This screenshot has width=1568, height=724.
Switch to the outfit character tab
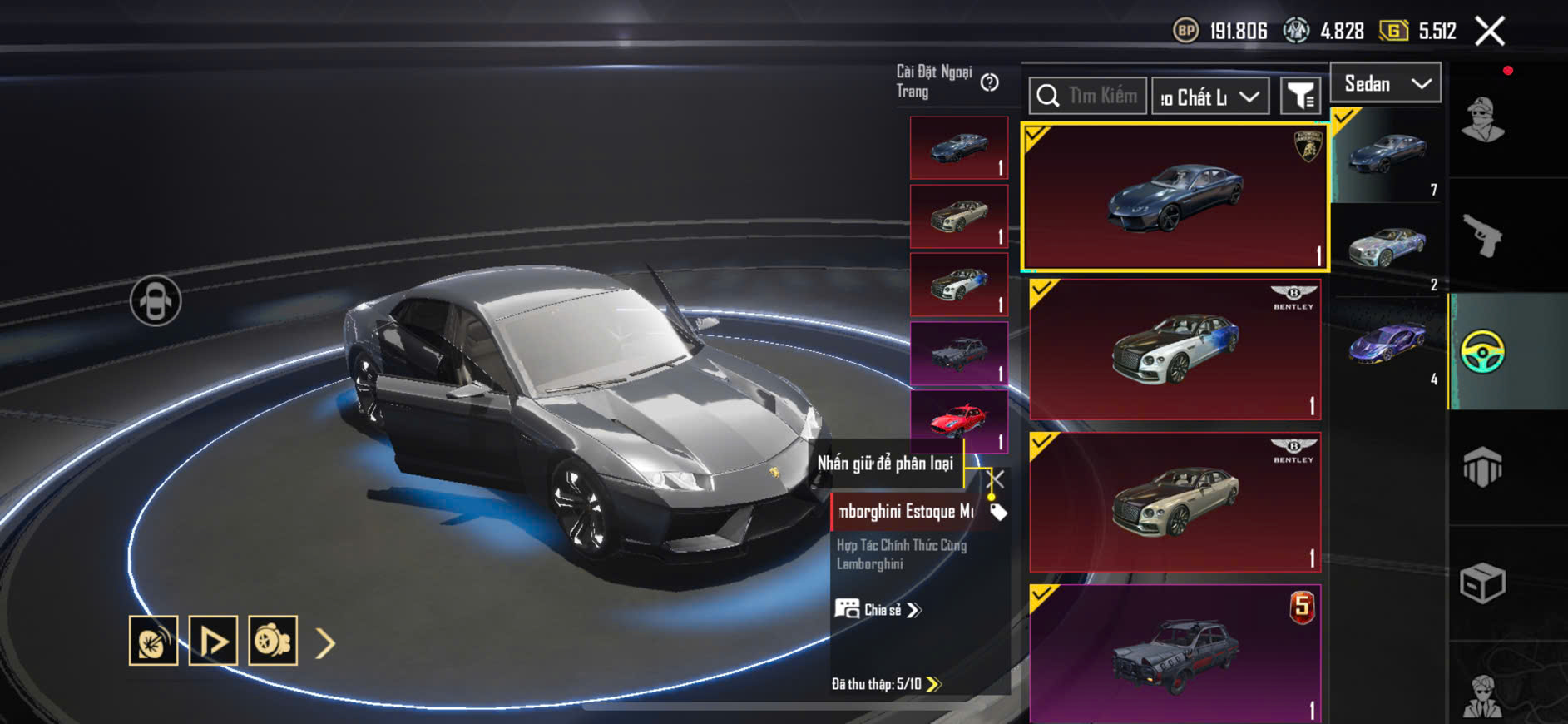click(1483, 121)
